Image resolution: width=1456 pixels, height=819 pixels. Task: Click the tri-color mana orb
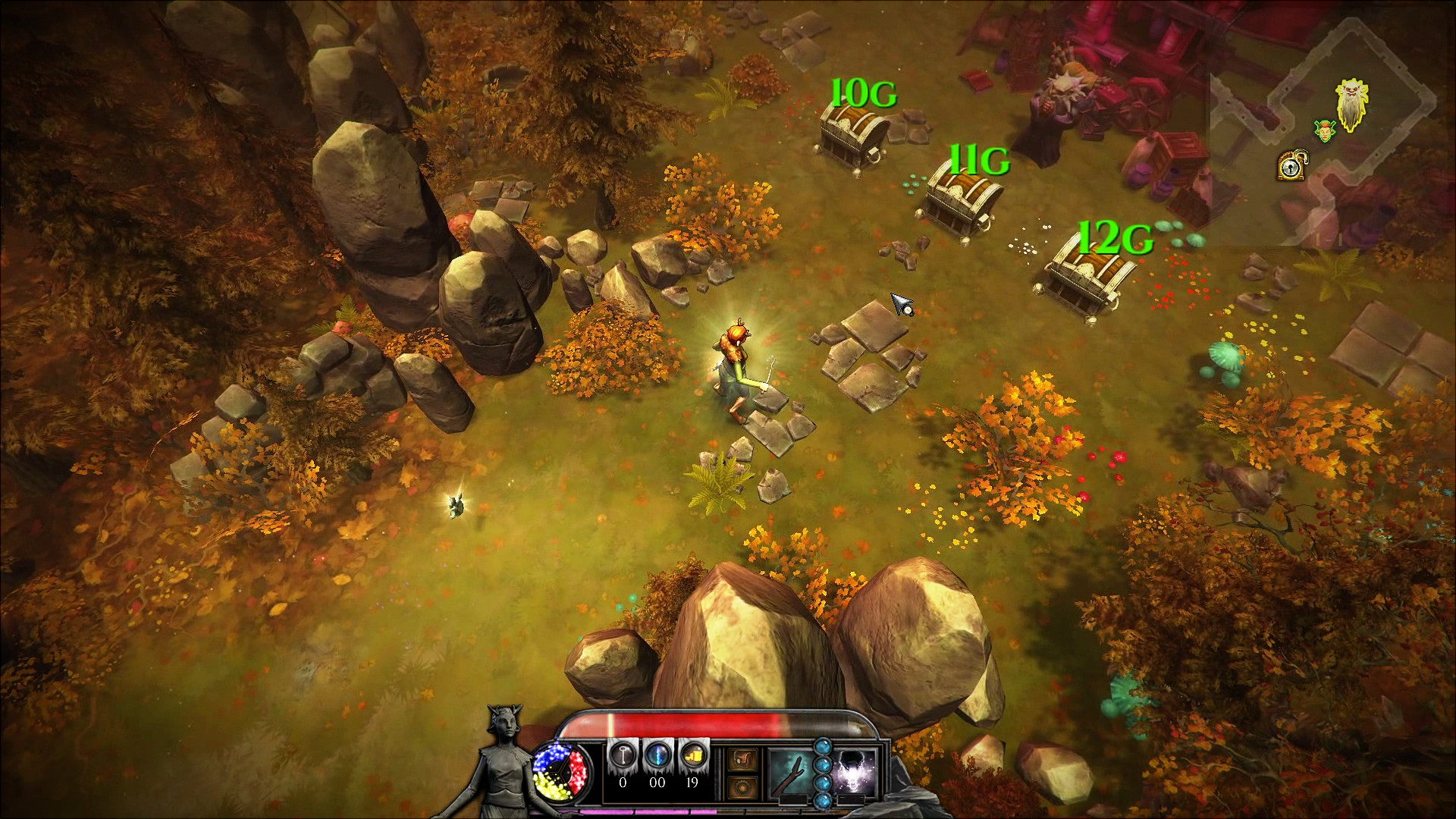(563, 773)
